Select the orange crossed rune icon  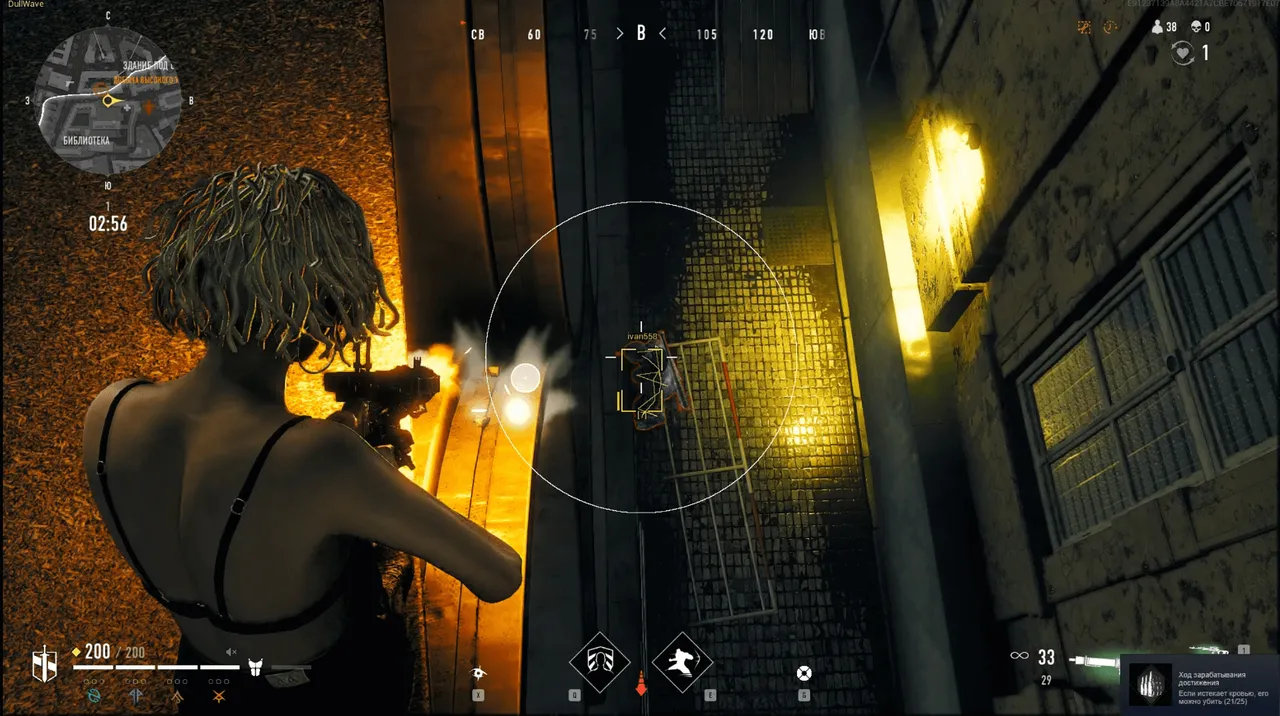(219, 695)
